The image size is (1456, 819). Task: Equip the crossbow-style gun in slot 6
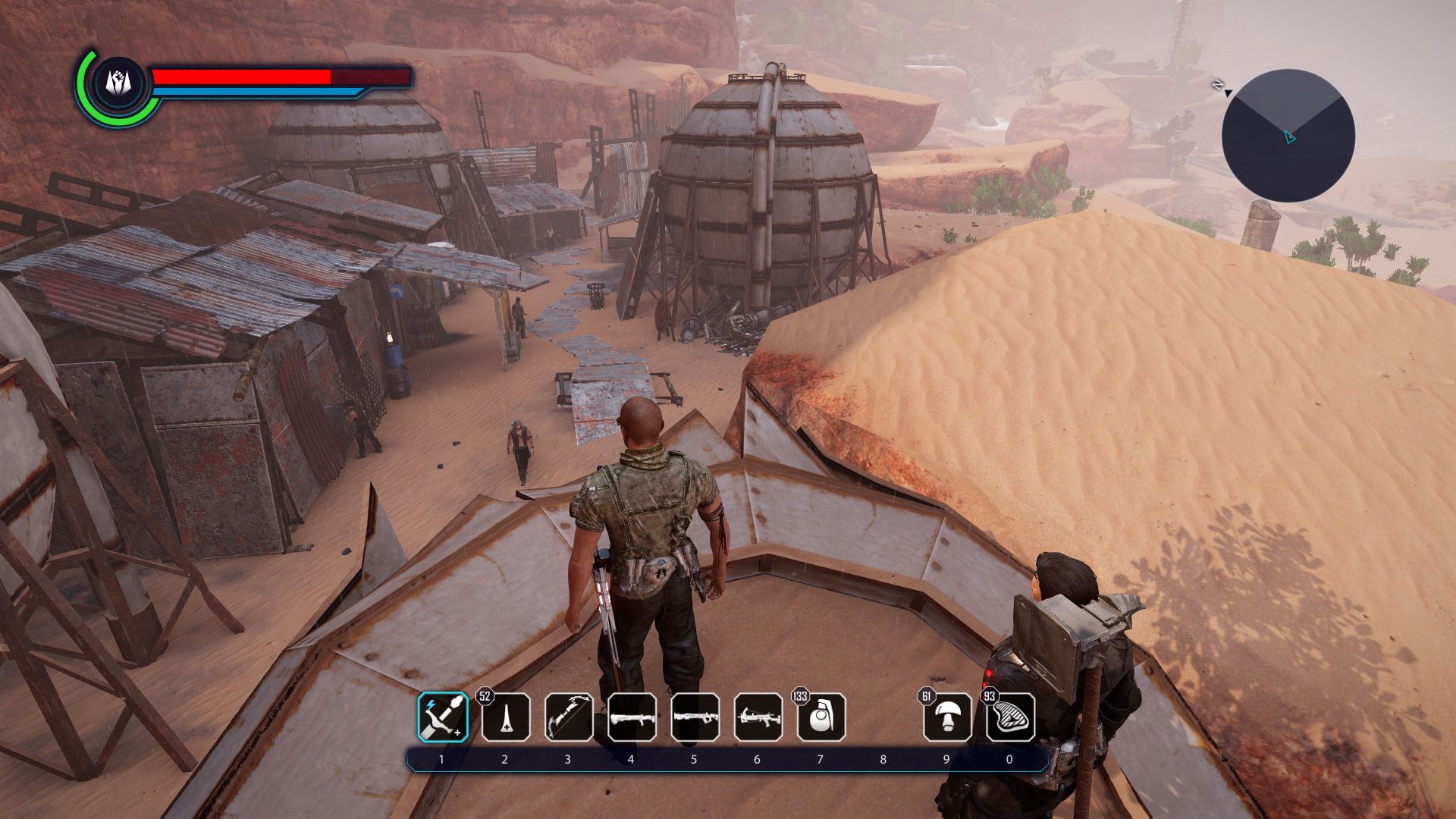click(x=758, y=717)
